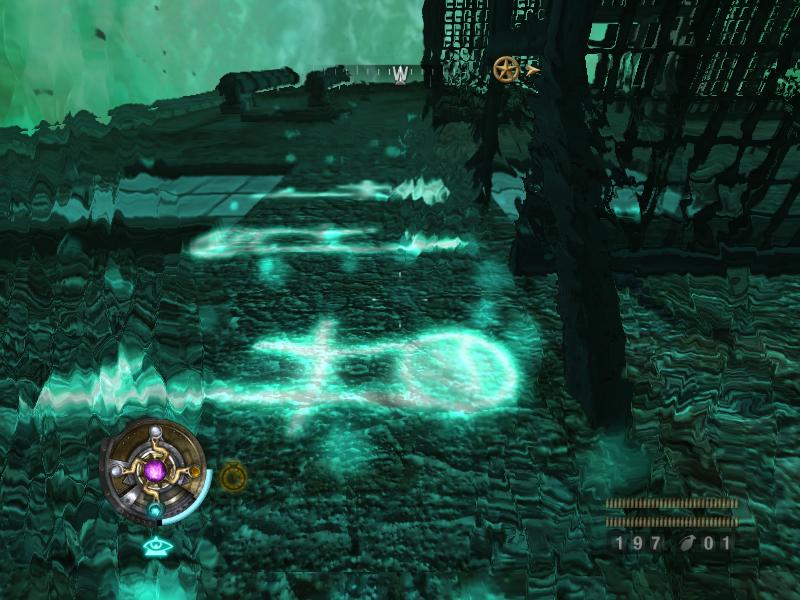Select the grenade icon near the ammo counter
This screenshot has width=800, height=600.
(x=689, y=544)
